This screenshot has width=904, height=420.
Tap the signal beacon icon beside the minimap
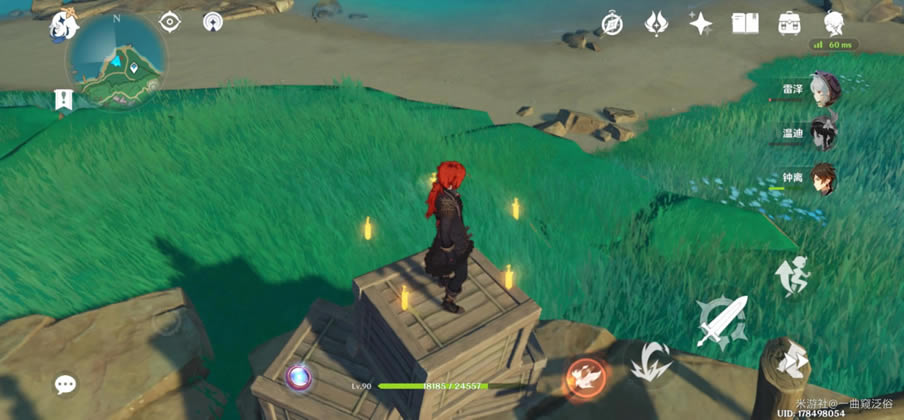212,22
